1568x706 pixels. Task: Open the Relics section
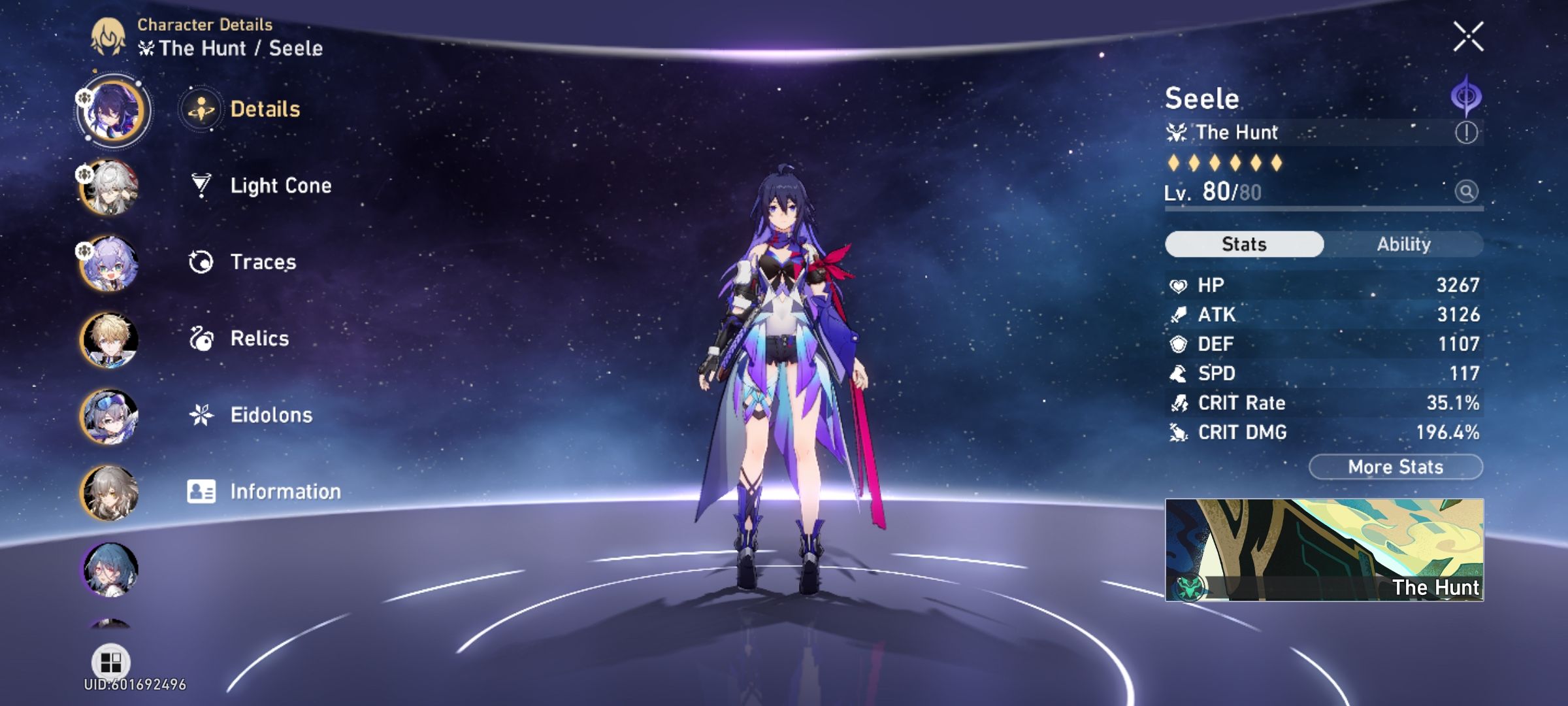pos(258,339)
